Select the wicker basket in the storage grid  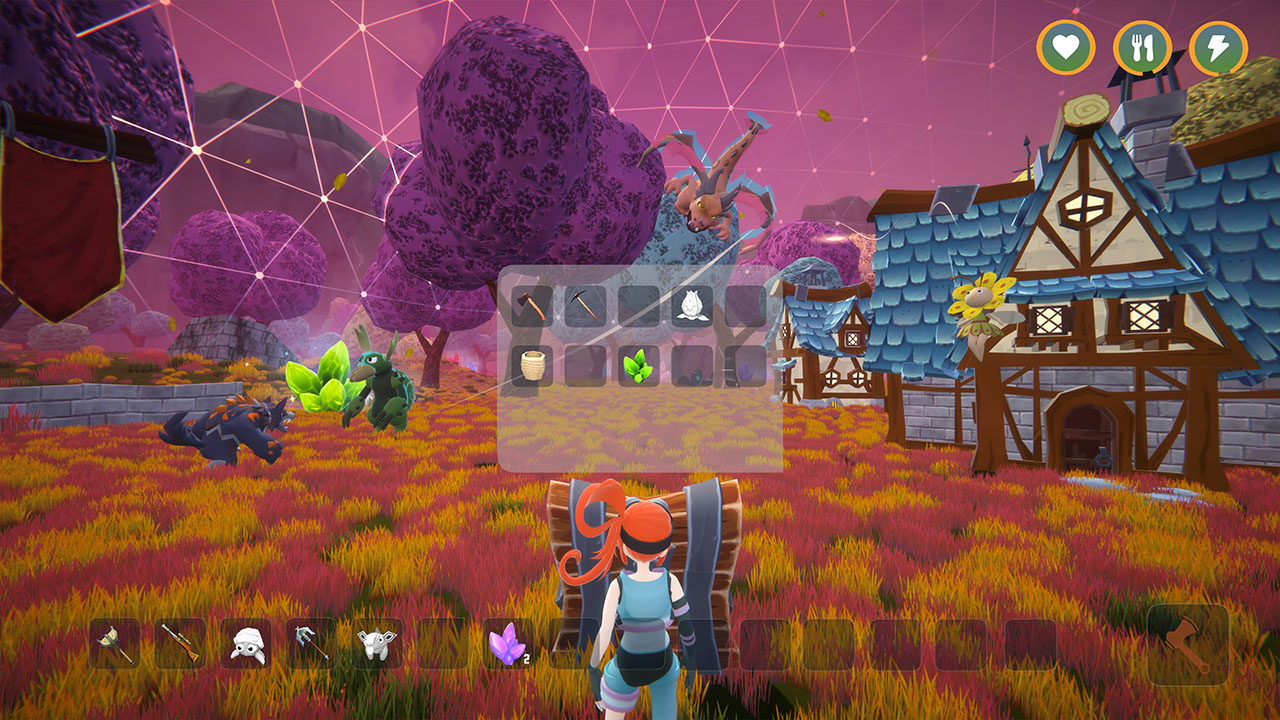[530, 365]
